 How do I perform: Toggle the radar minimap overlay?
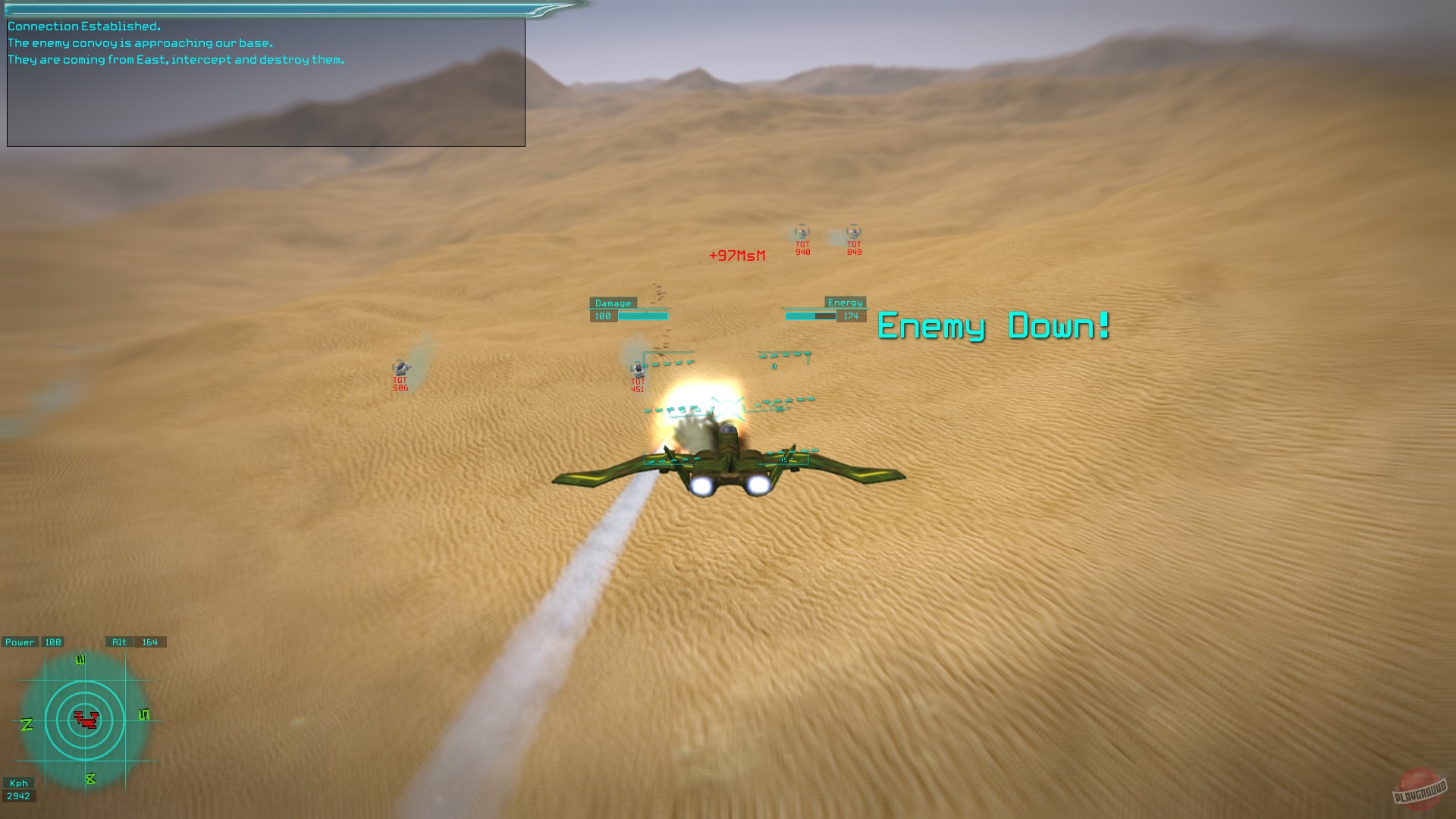click(x=87, y=719)
